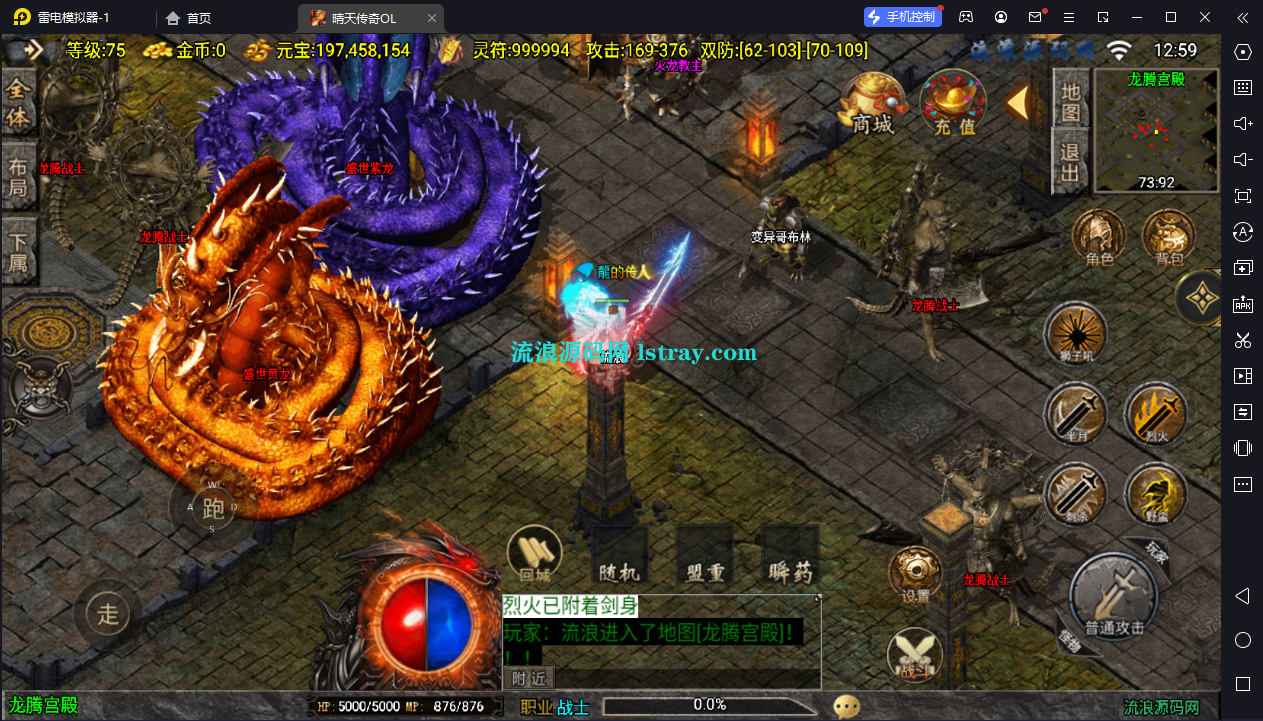Activate the 狮子吼 skill
The width and height of the screenshot is (1263, 721).
[1075, 334]
